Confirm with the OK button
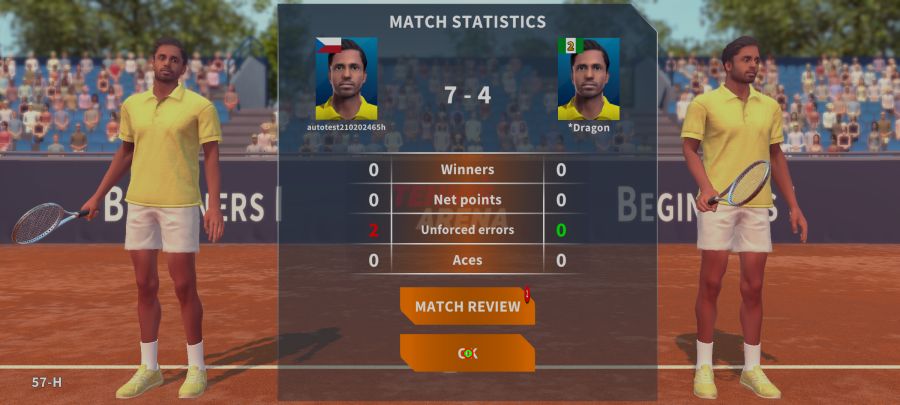The width and height of the screenshot is (900, 405). pos(467,353)
